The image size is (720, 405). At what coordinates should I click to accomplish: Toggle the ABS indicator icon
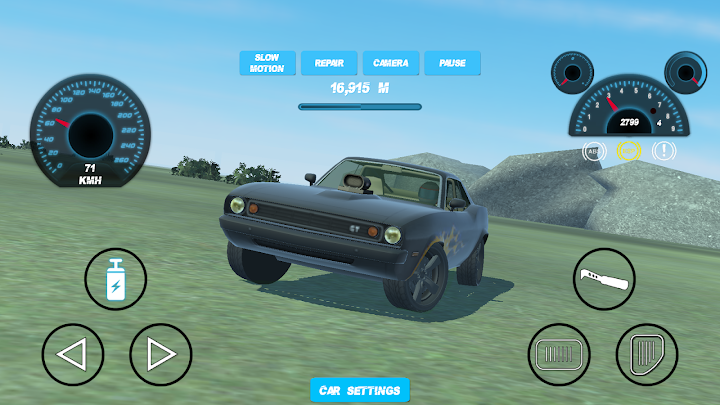tap(595, 152)
